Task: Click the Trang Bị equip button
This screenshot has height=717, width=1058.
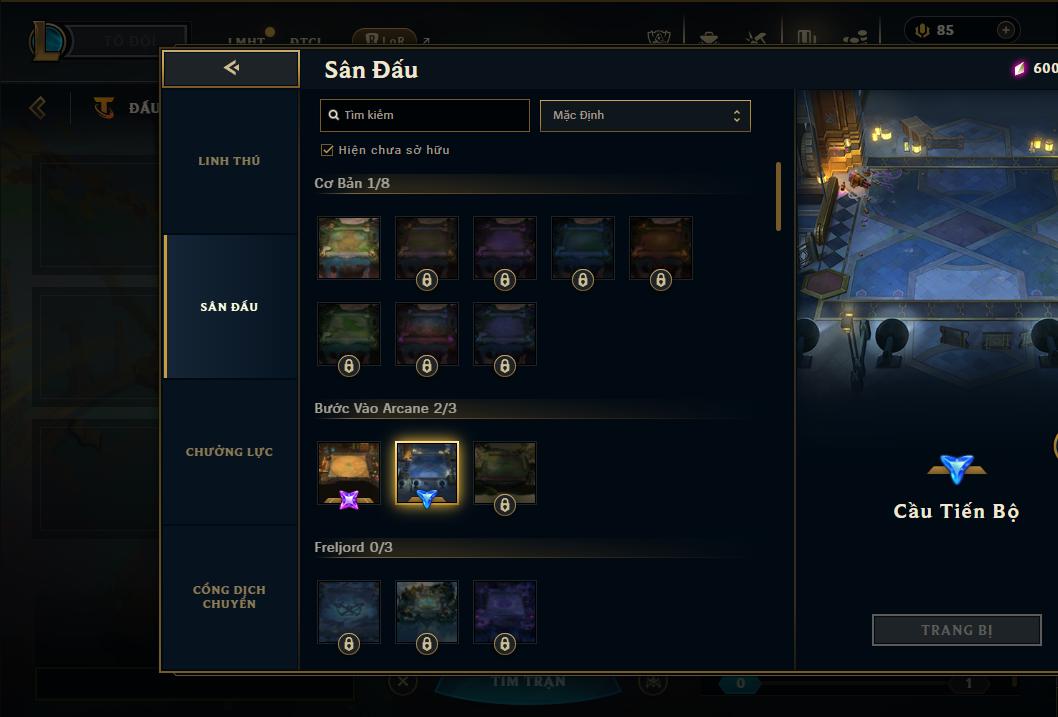Action: pos(956,630)
